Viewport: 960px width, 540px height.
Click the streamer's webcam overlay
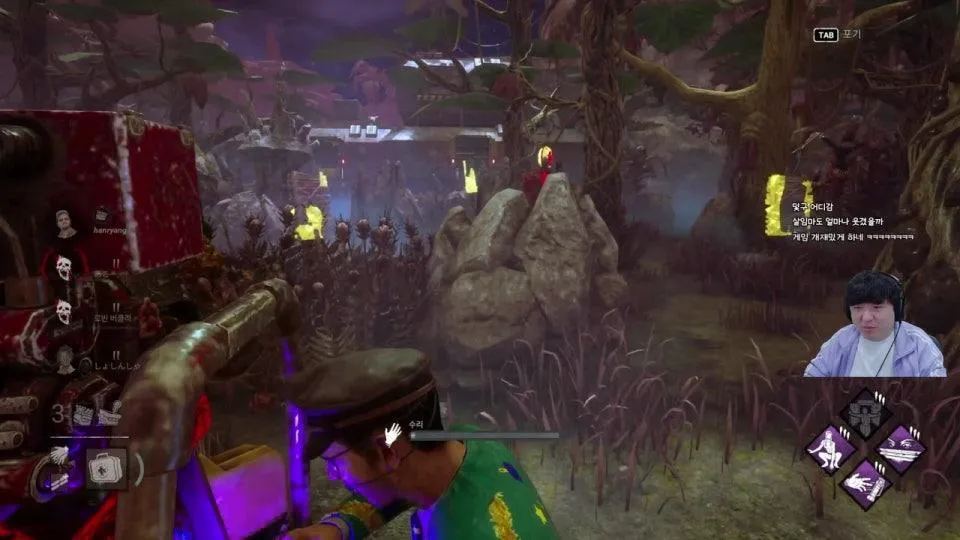pyautogui.click(x=874, y=323)
